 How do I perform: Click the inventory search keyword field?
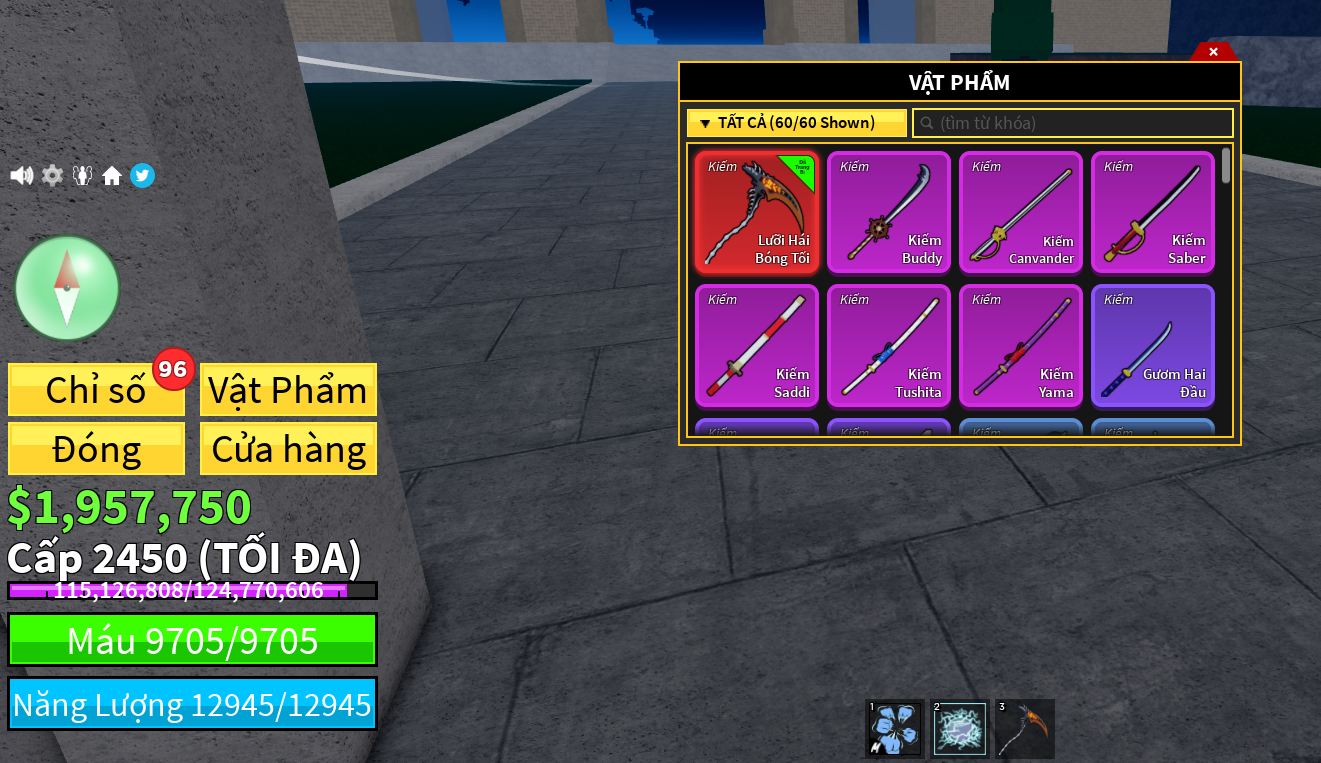[x=1073, y=122]
